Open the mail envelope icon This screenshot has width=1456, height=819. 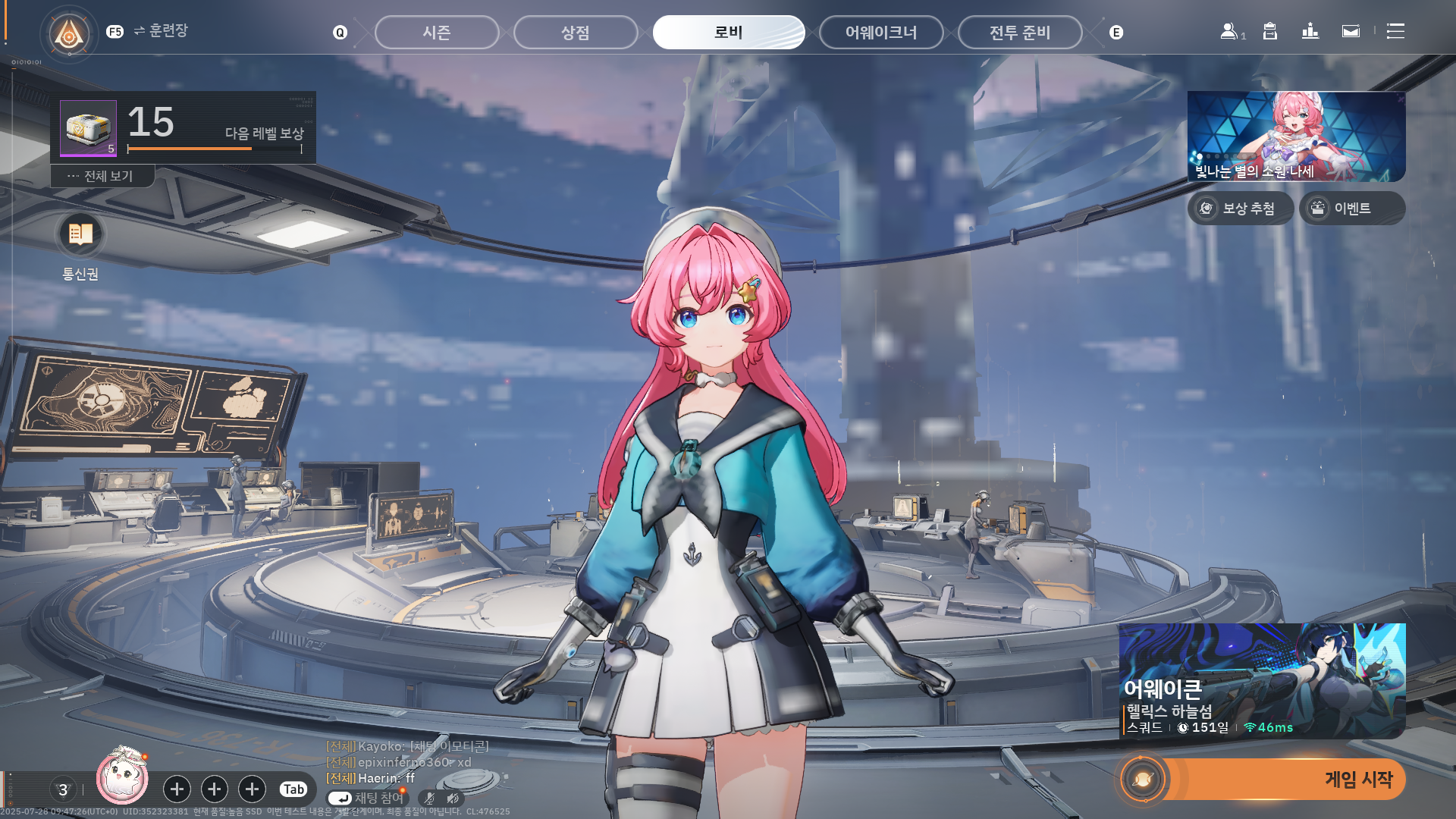tap(1351, 31)
